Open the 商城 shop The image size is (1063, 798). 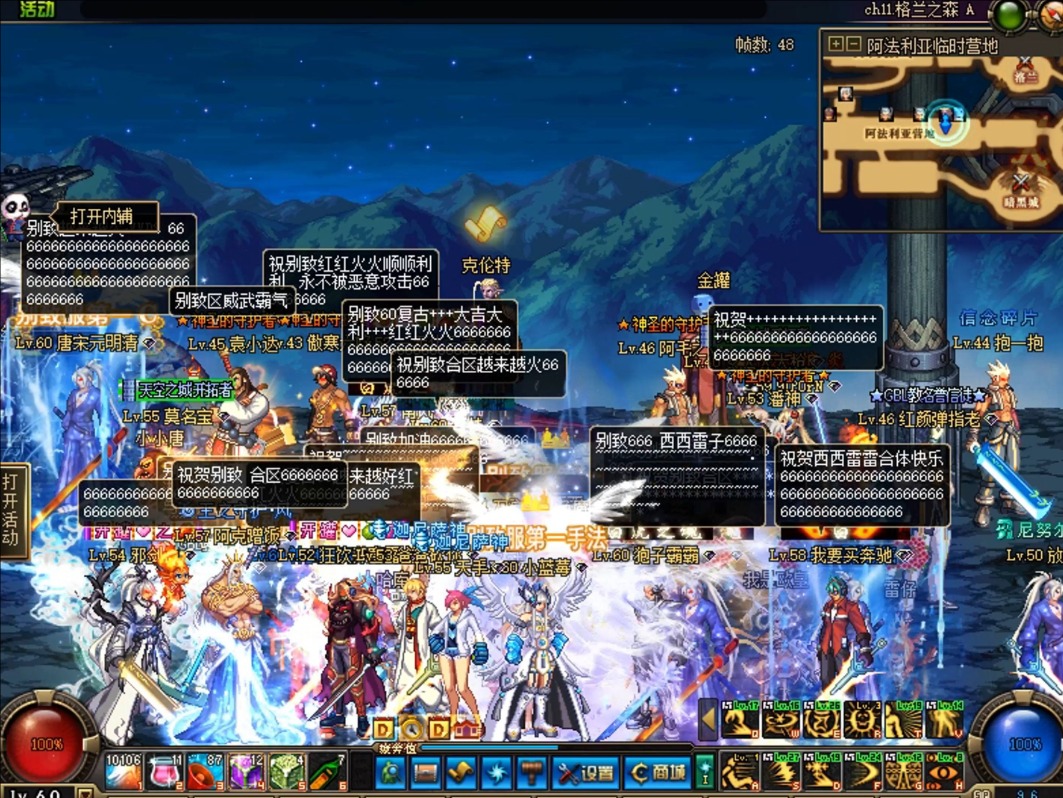(657, 773)
